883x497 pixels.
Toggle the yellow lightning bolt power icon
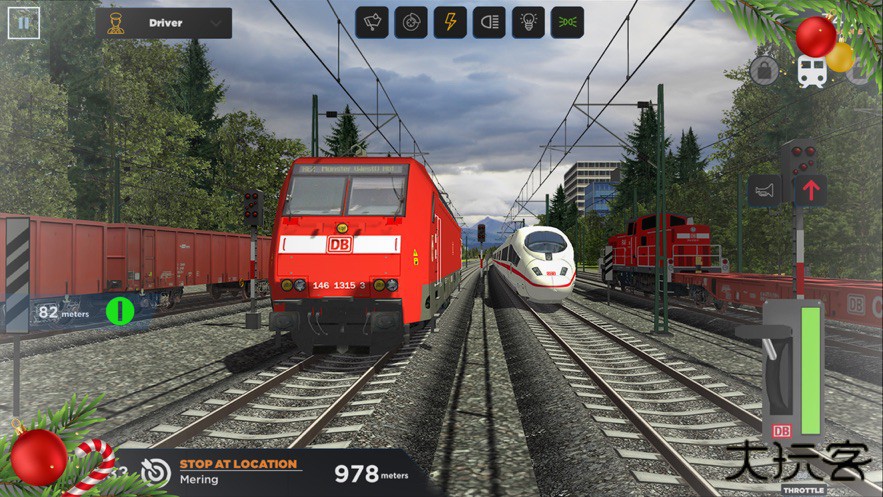point(450,22)
